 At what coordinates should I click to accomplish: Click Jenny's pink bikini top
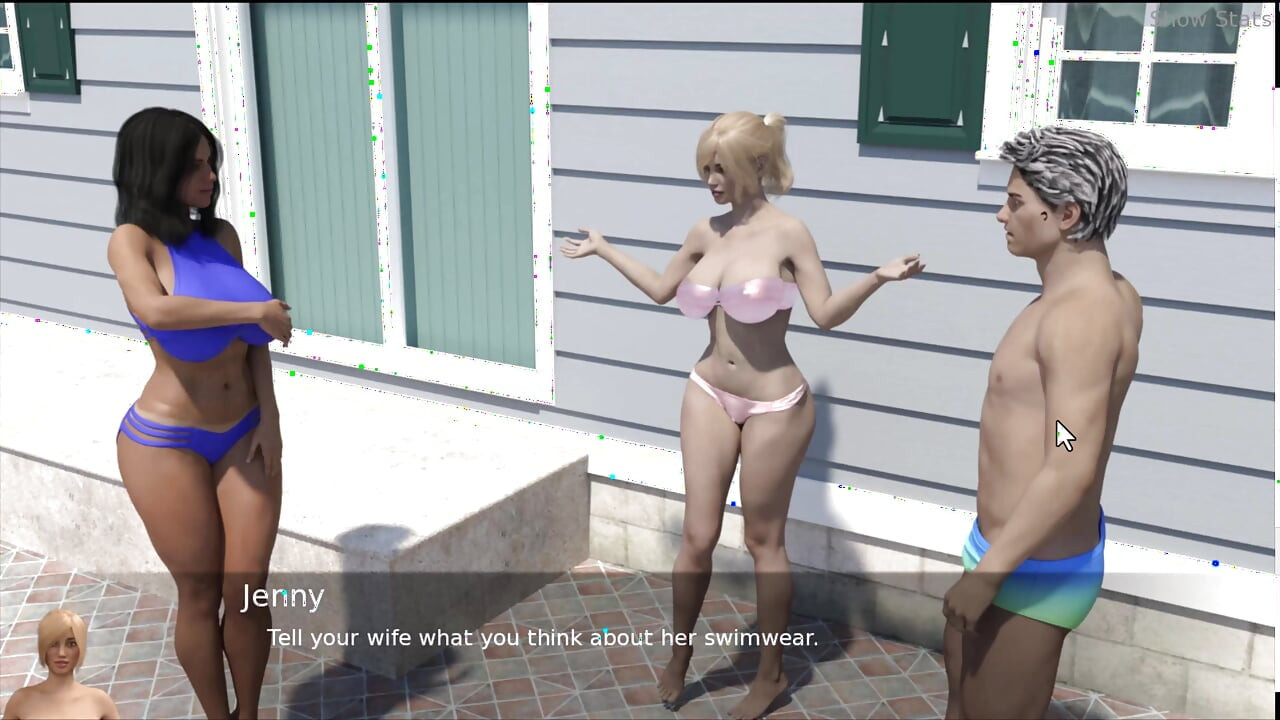tap(735, 295)
